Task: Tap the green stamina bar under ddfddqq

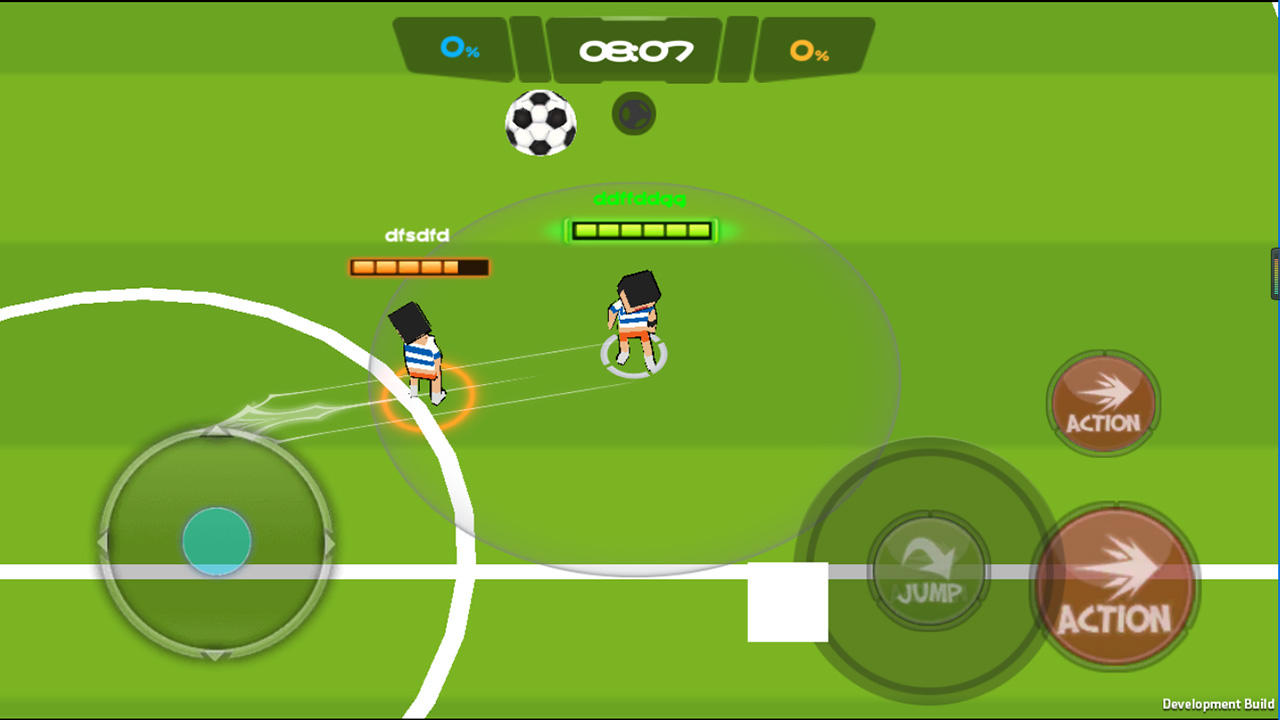Action: click(x=640, y=231)
